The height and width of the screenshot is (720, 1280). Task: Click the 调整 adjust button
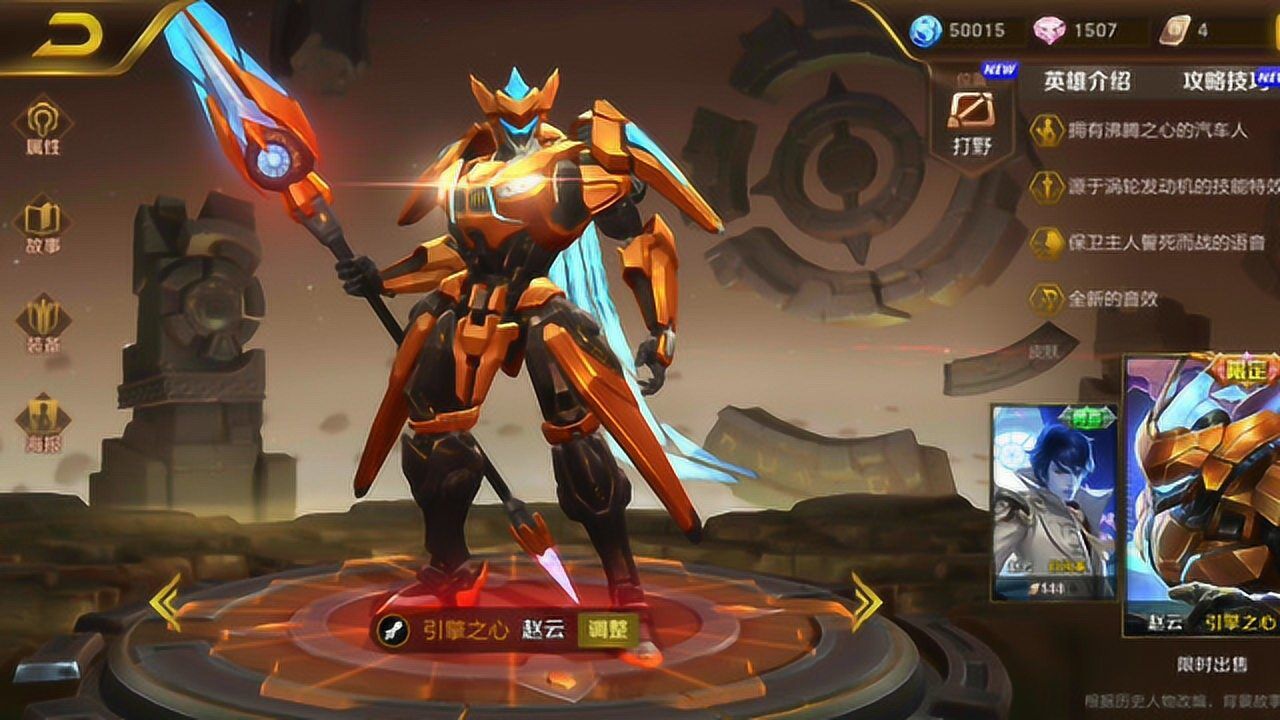[x=607, y=629]
